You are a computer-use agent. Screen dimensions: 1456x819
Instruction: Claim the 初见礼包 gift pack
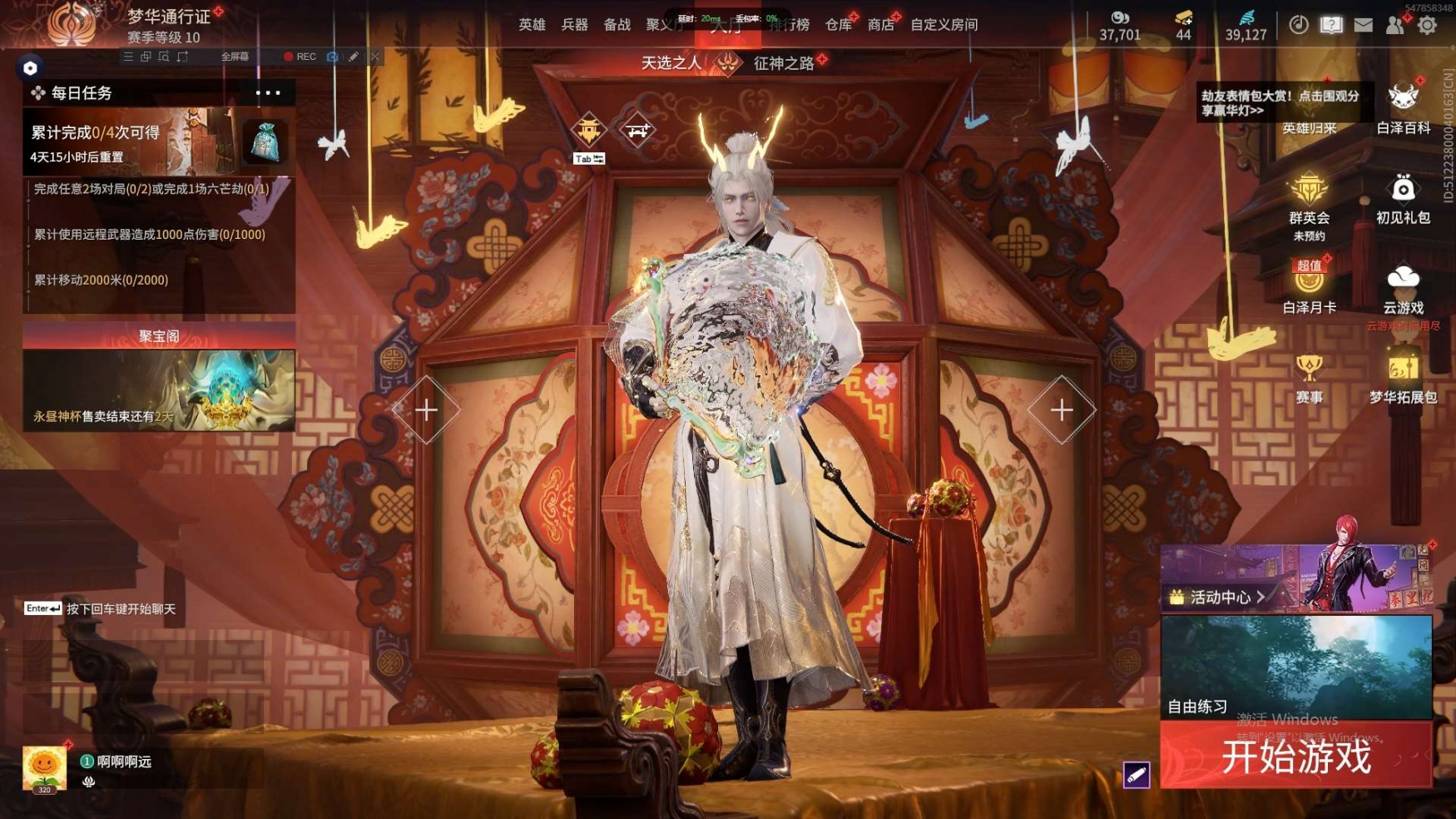pos(1403,199)
